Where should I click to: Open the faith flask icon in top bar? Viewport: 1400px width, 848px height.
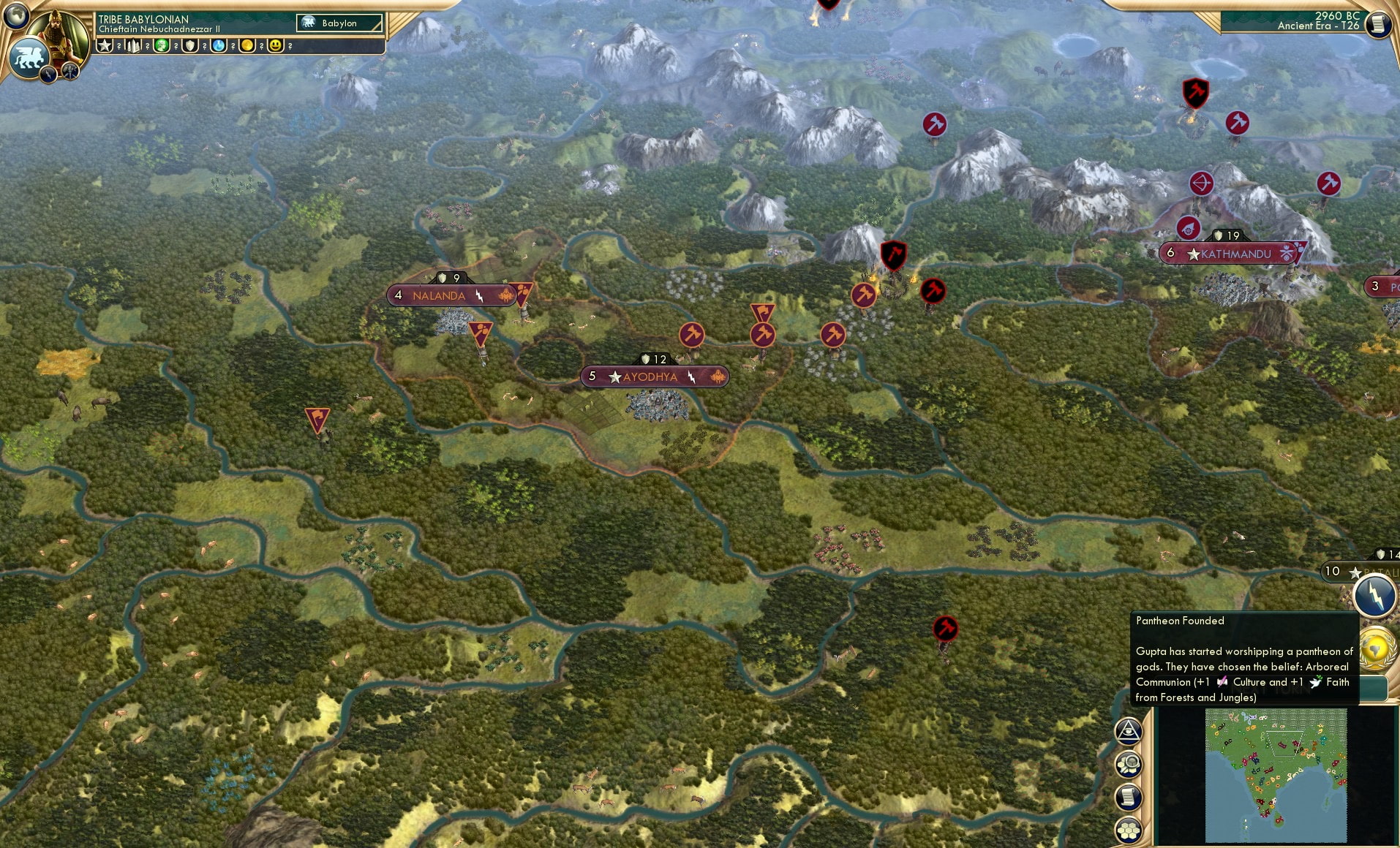tap(219, 45)
